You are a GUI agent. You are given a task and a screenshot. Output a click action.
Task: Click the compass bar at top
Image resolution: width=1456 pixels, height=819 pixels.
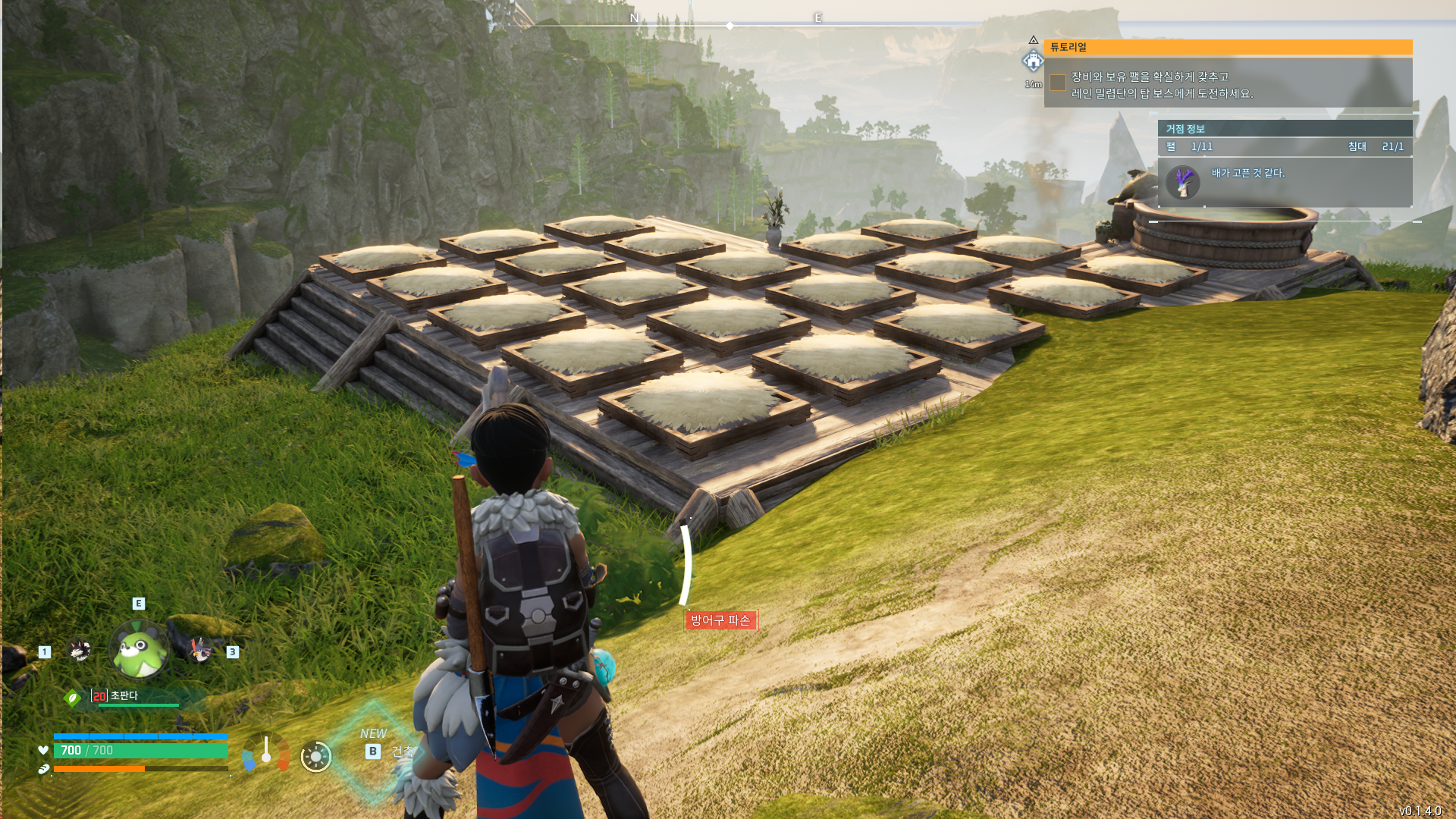click(729, 24)
